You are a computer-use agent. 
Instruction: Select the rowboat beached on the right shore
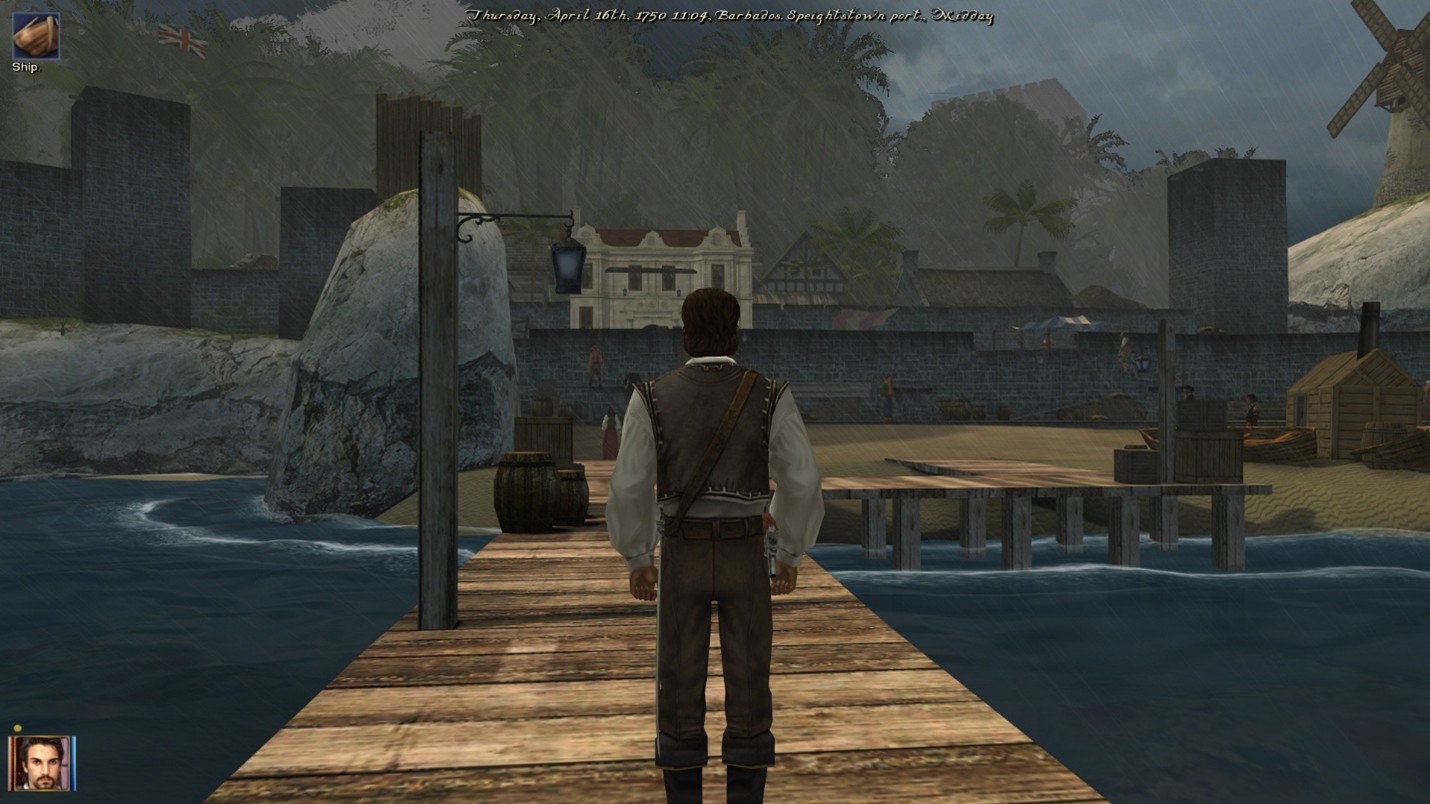(x=1280, y=445)
